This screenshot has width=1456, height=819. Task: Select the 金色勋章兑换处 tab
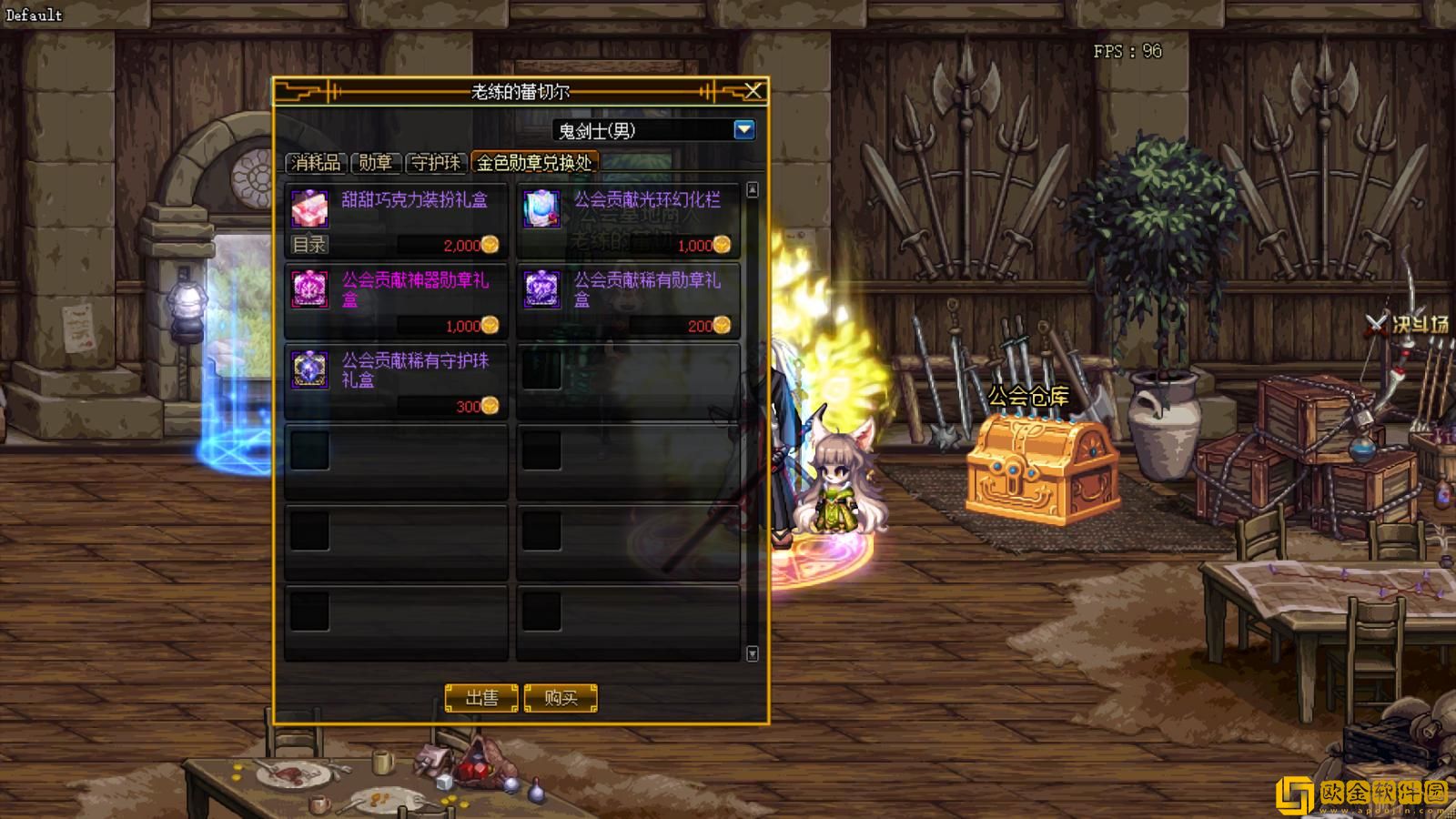point(534,163)
